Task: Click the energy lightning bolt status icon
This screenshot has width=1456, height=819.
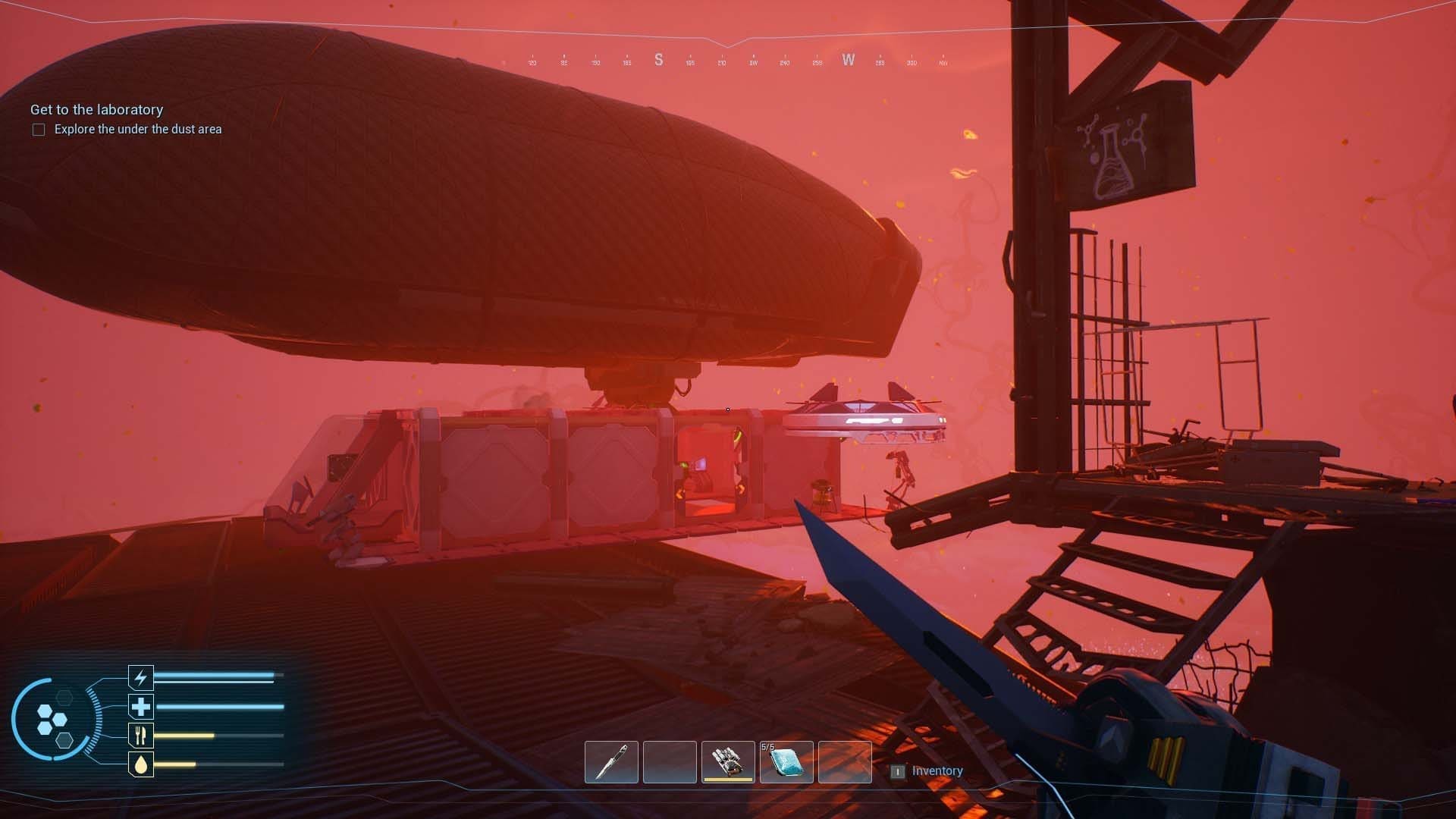Action: (140, 677)
